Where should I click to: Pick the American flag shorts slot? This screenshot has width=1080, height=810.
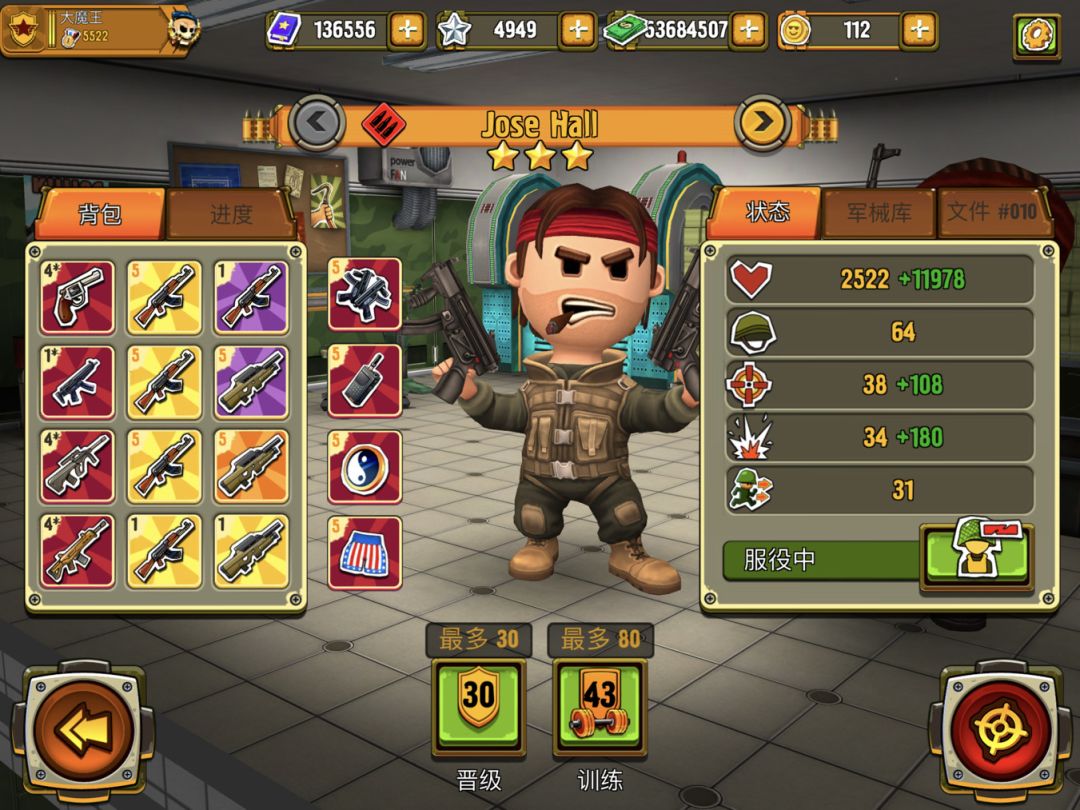click(364, 552)
